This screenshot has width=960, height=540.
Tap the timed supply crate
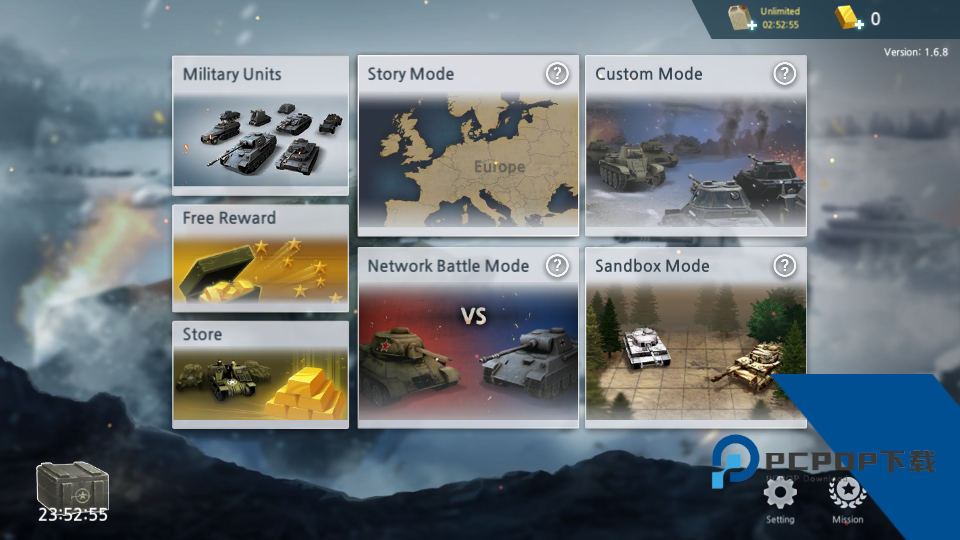click(72, 487)
